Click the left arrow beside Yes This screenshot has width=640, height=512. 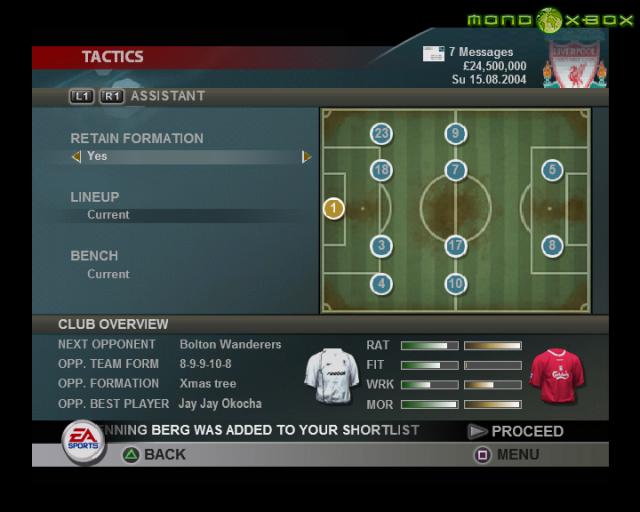76,157
